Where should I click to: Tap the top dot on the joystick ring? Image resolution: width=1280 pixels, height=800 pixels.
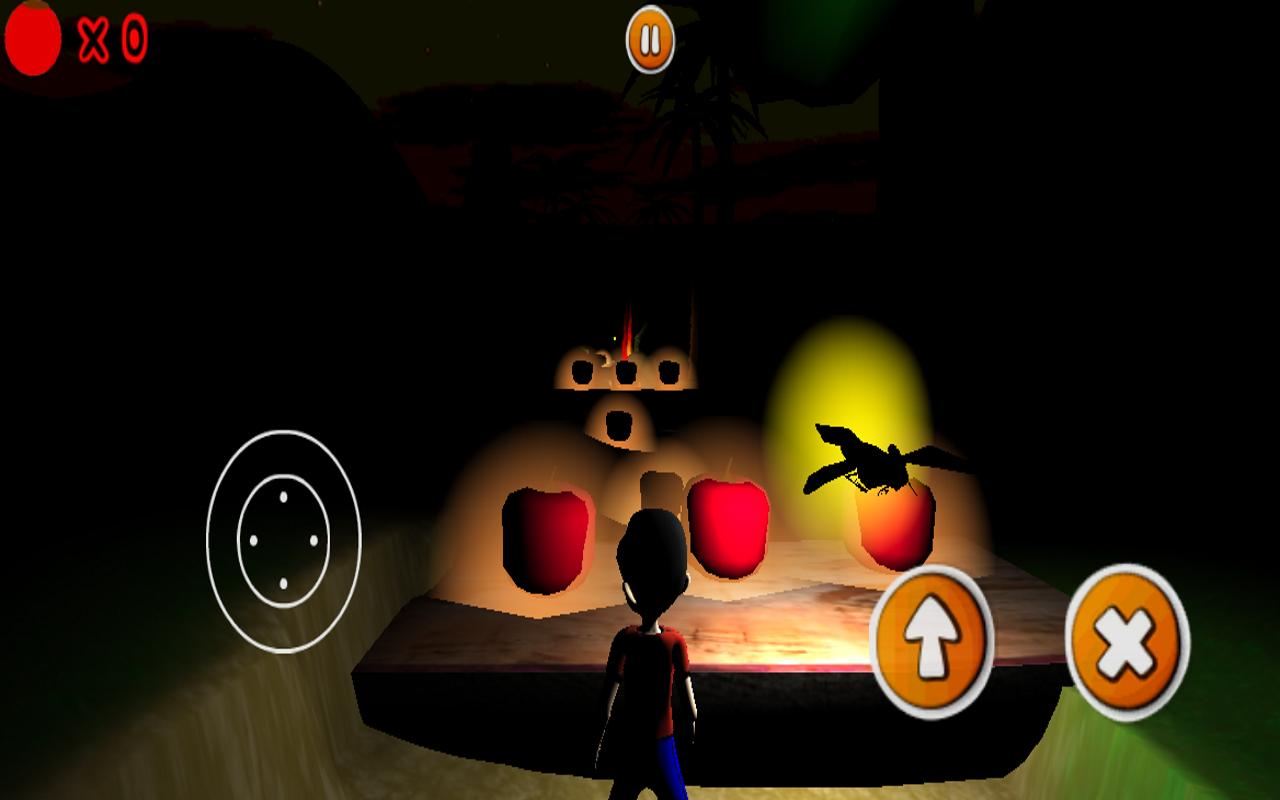tap(283, 496)
